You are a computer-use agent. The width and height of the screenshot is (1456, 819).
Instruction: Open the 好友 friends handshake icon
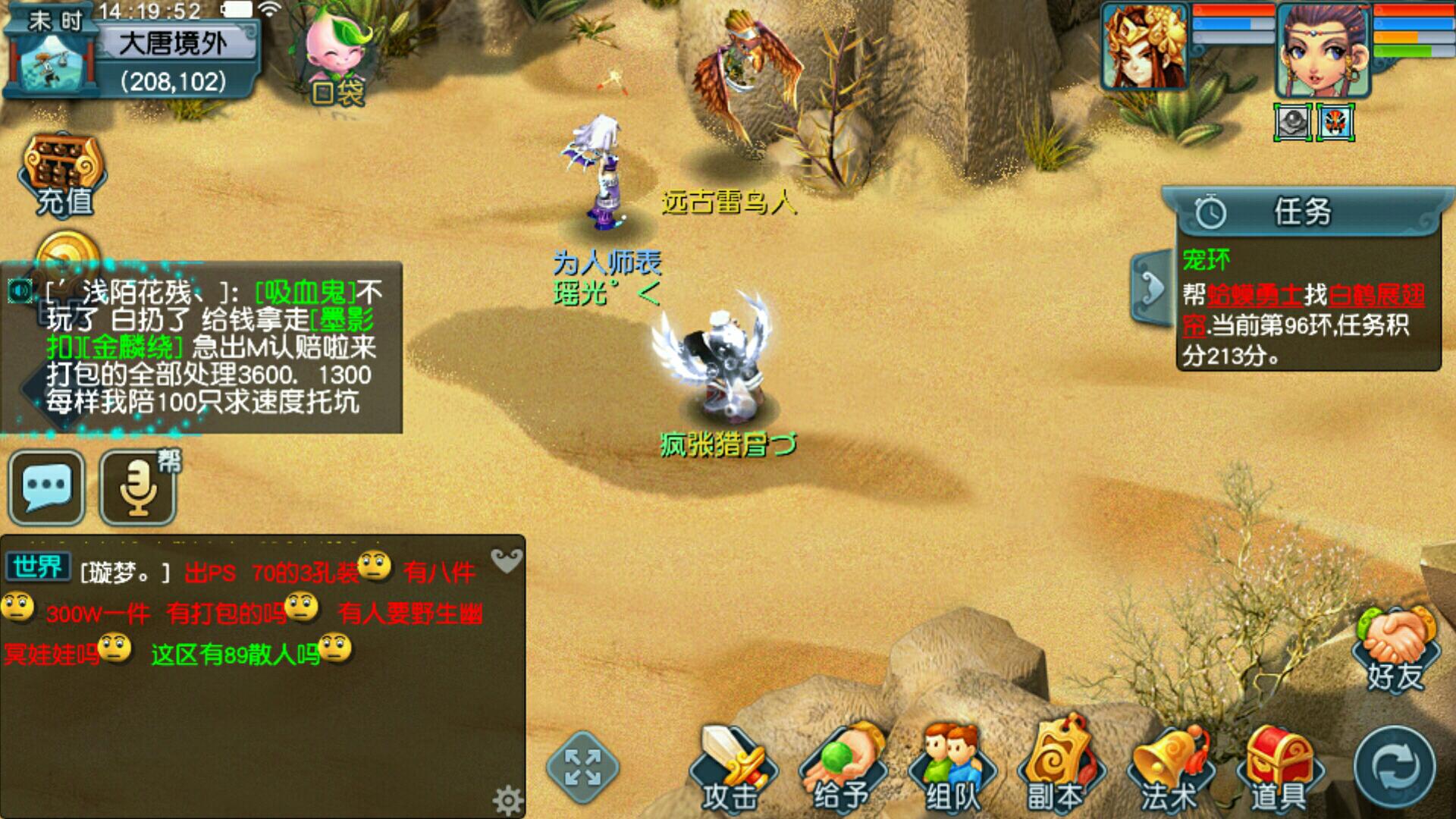coord(1395,650)
